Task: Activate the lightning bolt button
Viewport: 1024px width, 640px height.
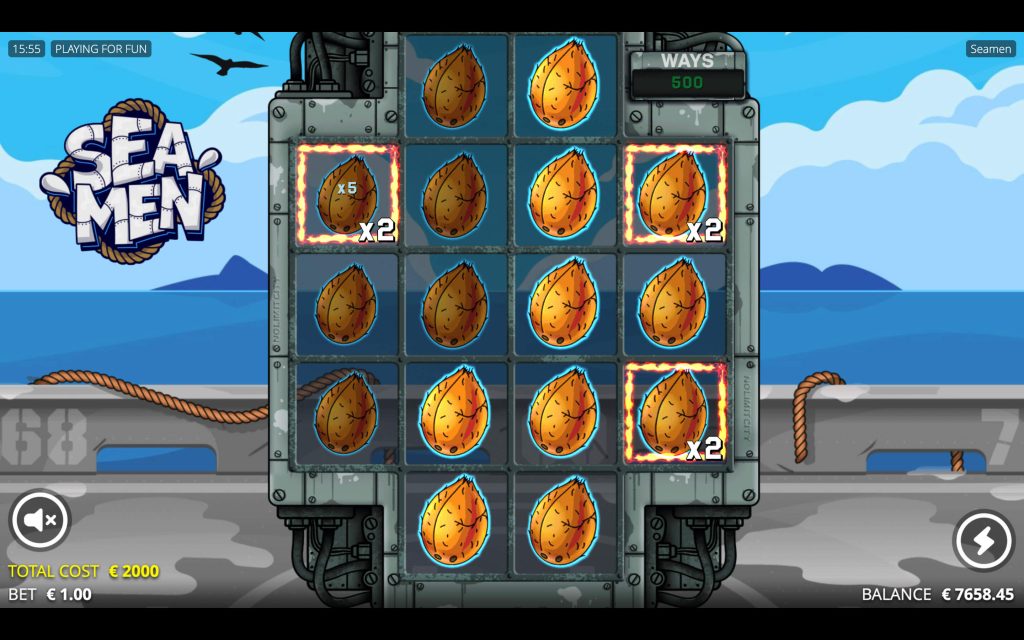Action: [x=983, y=540]
